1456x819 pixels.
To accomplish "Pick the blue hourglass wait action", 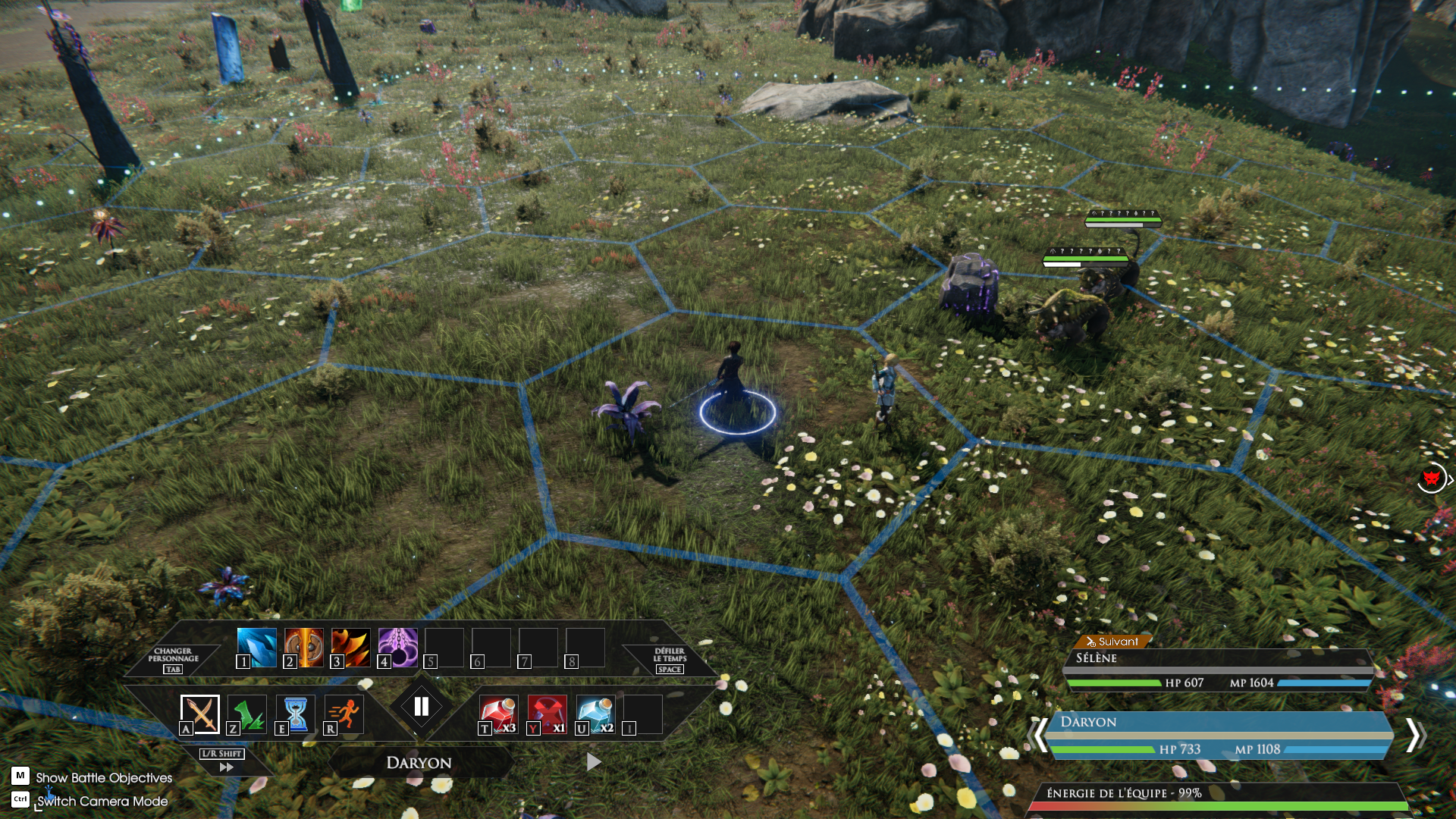I will click(x=296, y=714).
